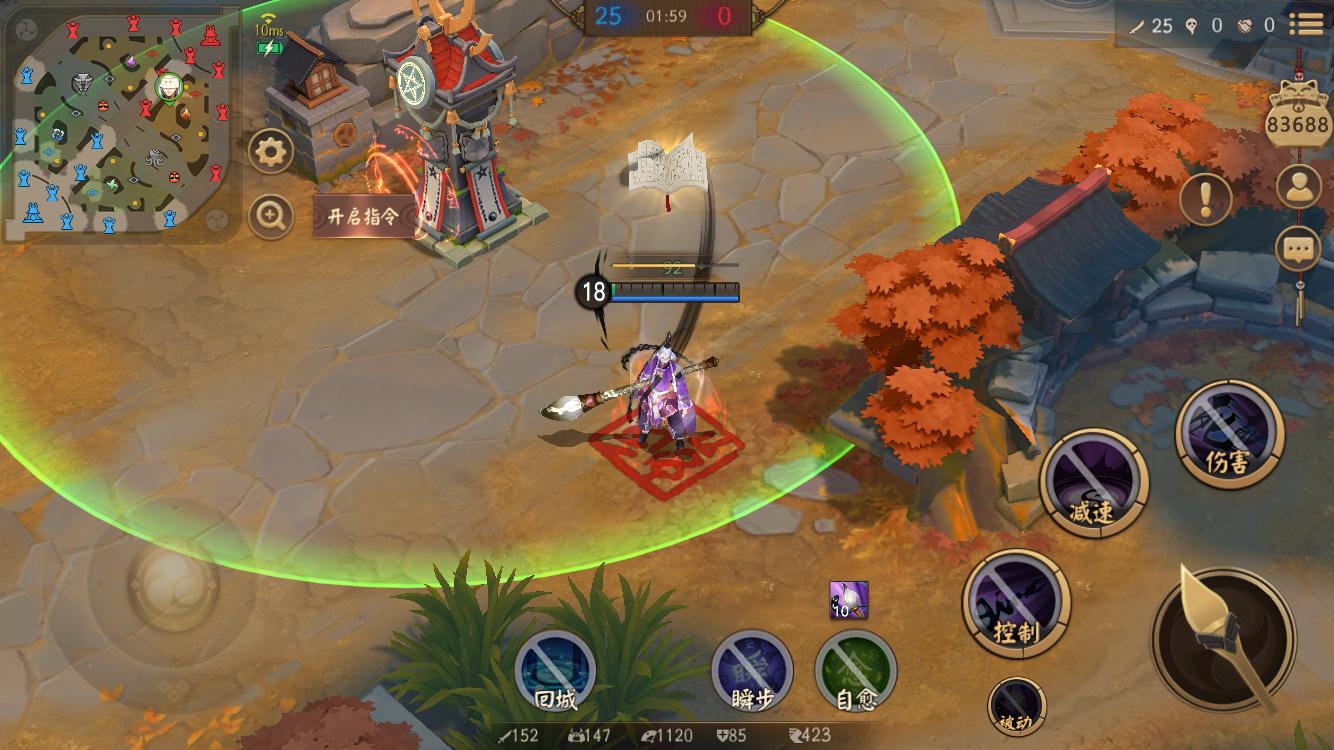
Task: Open the gear settings button
Action: (x=271, y=152)
